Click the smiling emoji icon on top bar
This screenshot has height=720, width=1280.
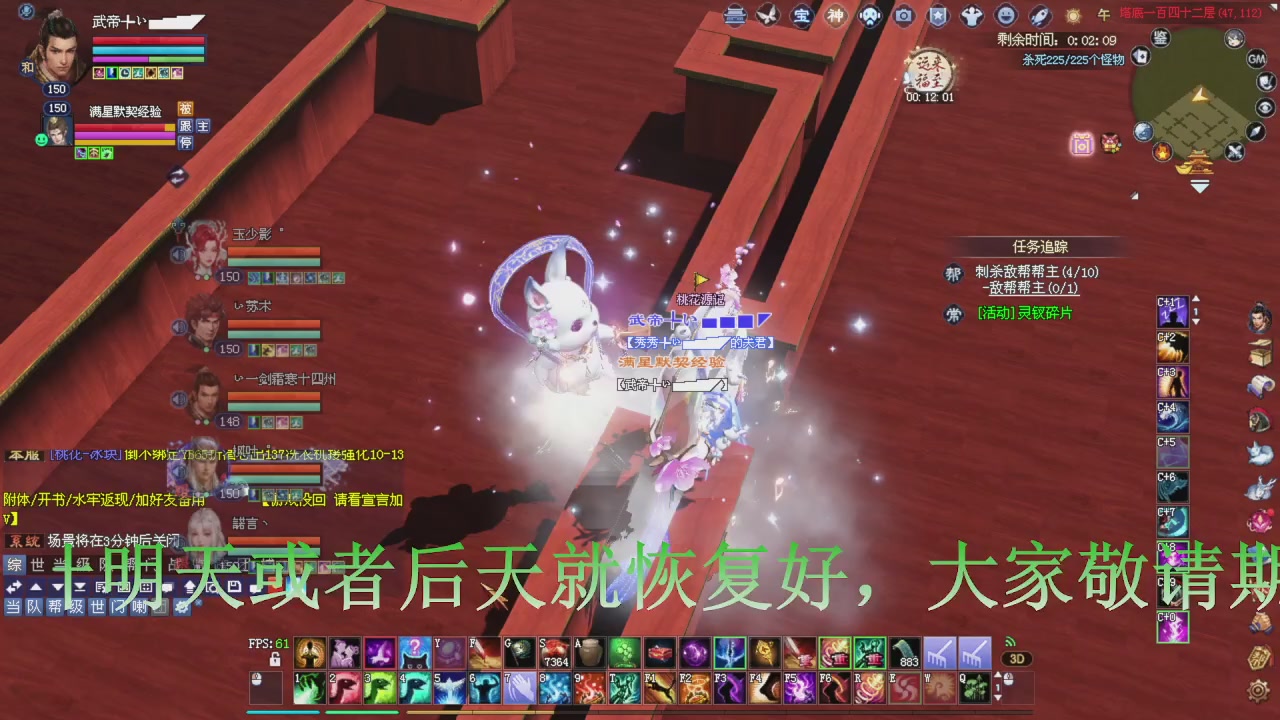(1007, 16)
